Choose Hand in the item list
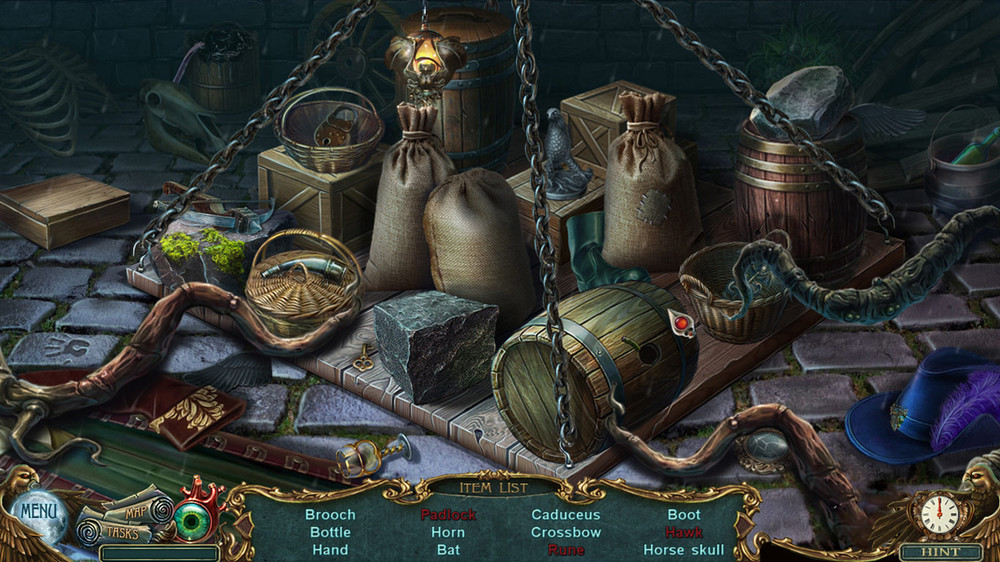 pyautogui.click(x=330, y=549)
